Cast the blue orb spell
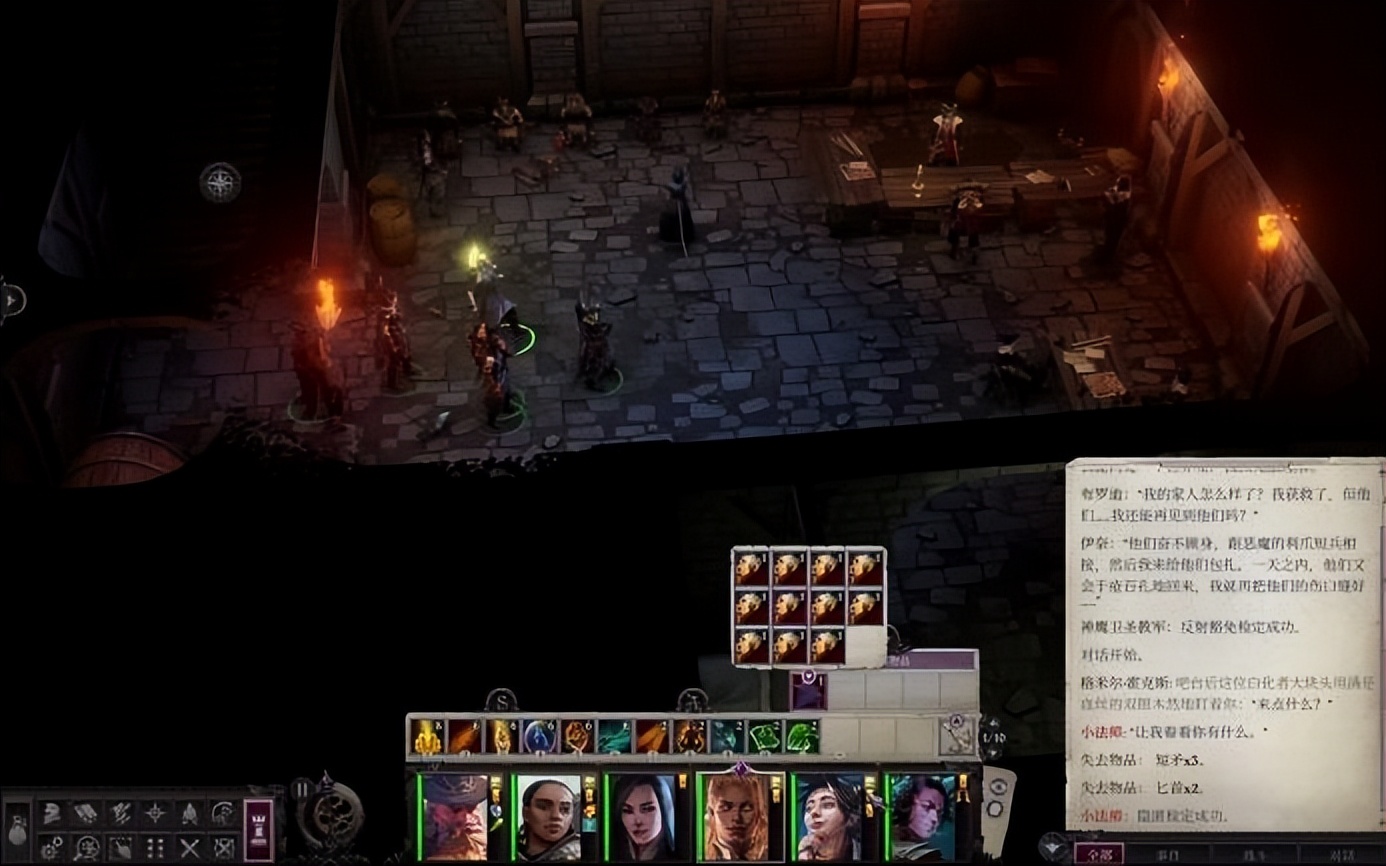Viewport: 1386px width, 866px height. 540,738
